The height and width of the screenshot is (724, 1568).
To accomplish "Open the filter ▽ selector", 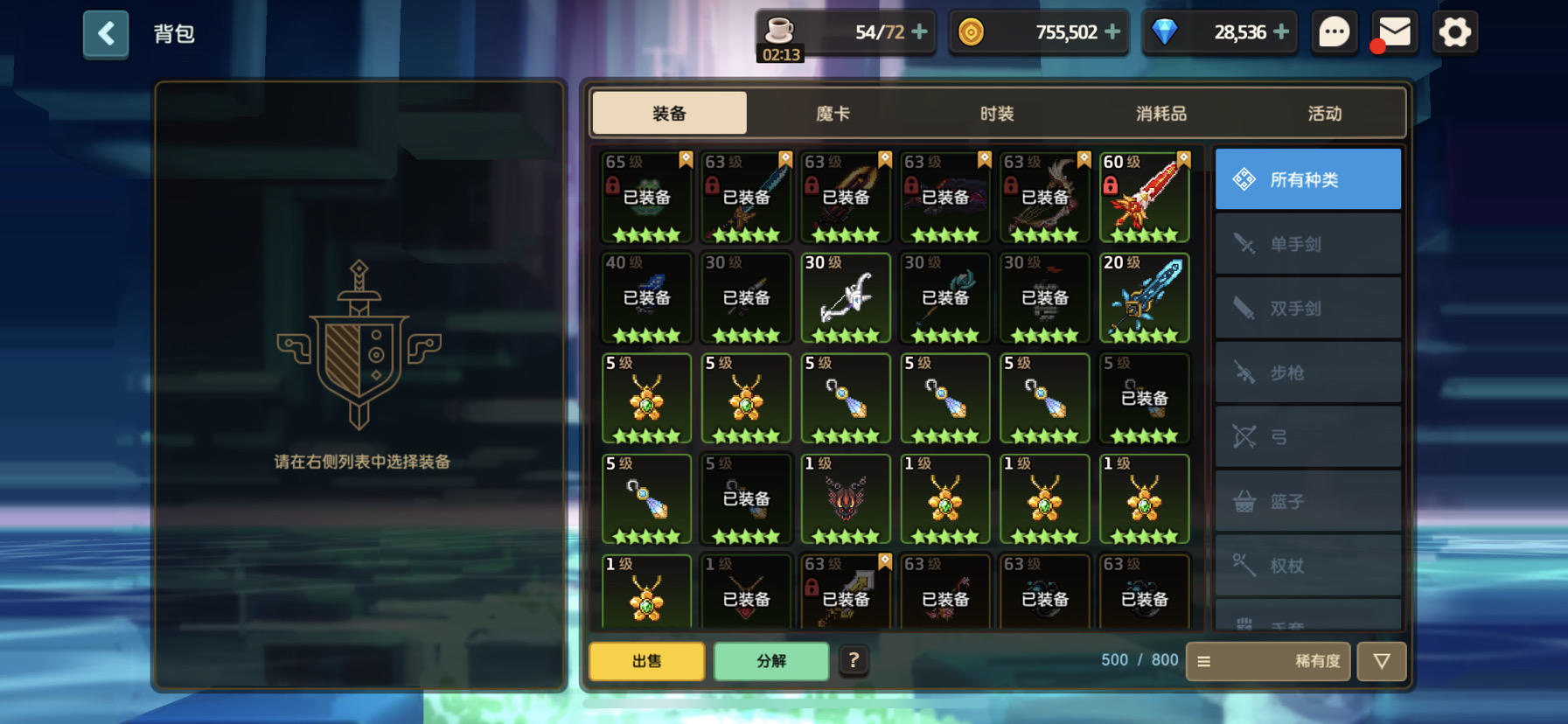I will tap(1382, 662).
